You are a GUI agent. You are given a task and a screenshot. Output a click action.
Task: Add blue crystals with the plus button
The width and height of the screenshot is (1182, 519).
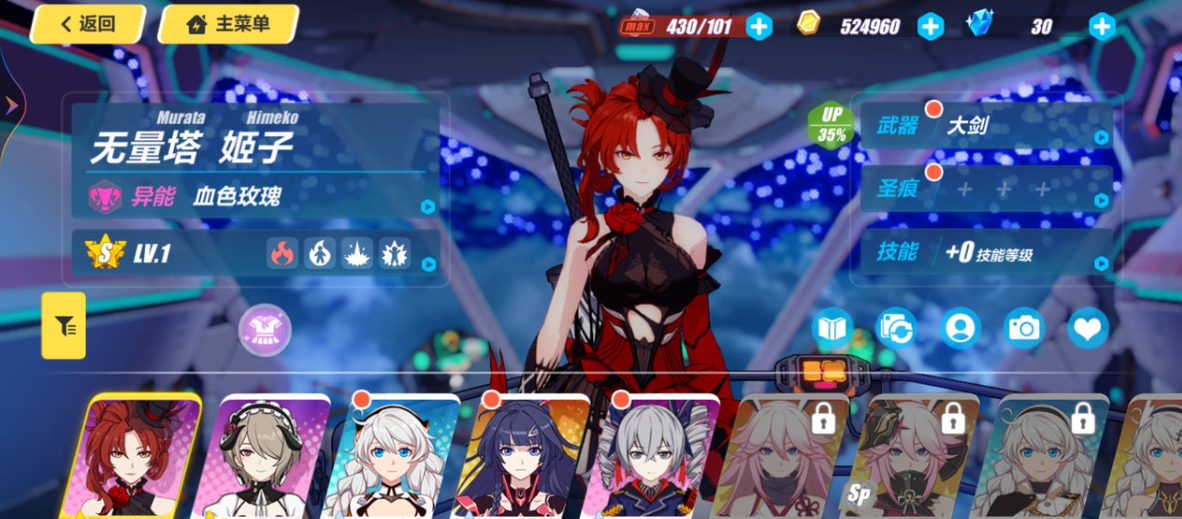click(1101, 27)
